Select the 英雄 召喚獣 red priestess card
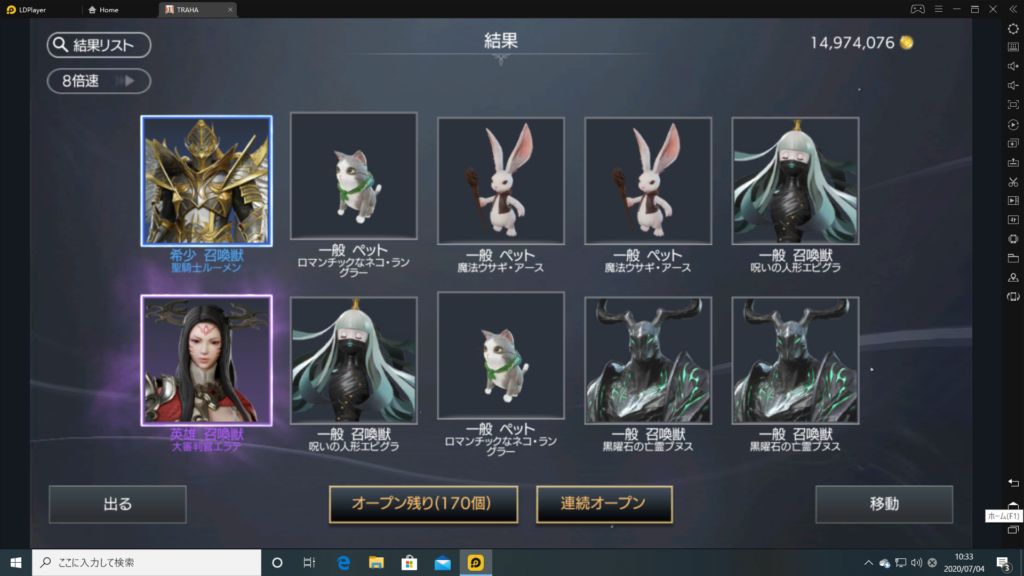The image size is (1024, 576). point(206,360)
